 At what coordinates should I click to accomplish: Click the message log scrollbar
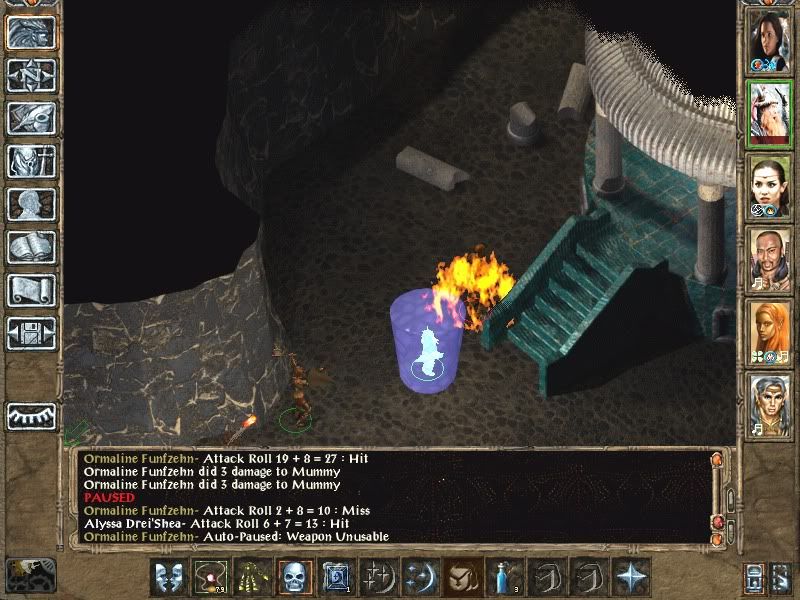click(x=717, y=497)
